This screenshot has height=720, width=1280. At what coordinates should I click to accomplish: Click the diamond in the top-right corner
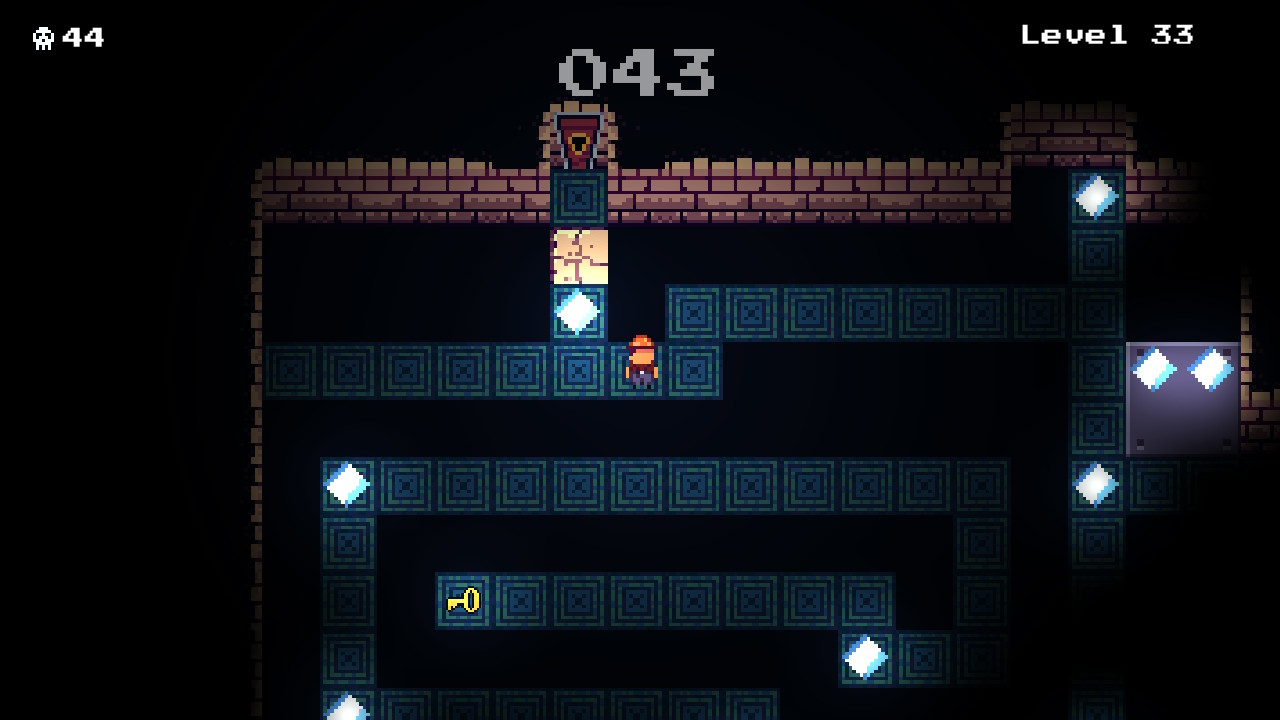[1096, 196]
